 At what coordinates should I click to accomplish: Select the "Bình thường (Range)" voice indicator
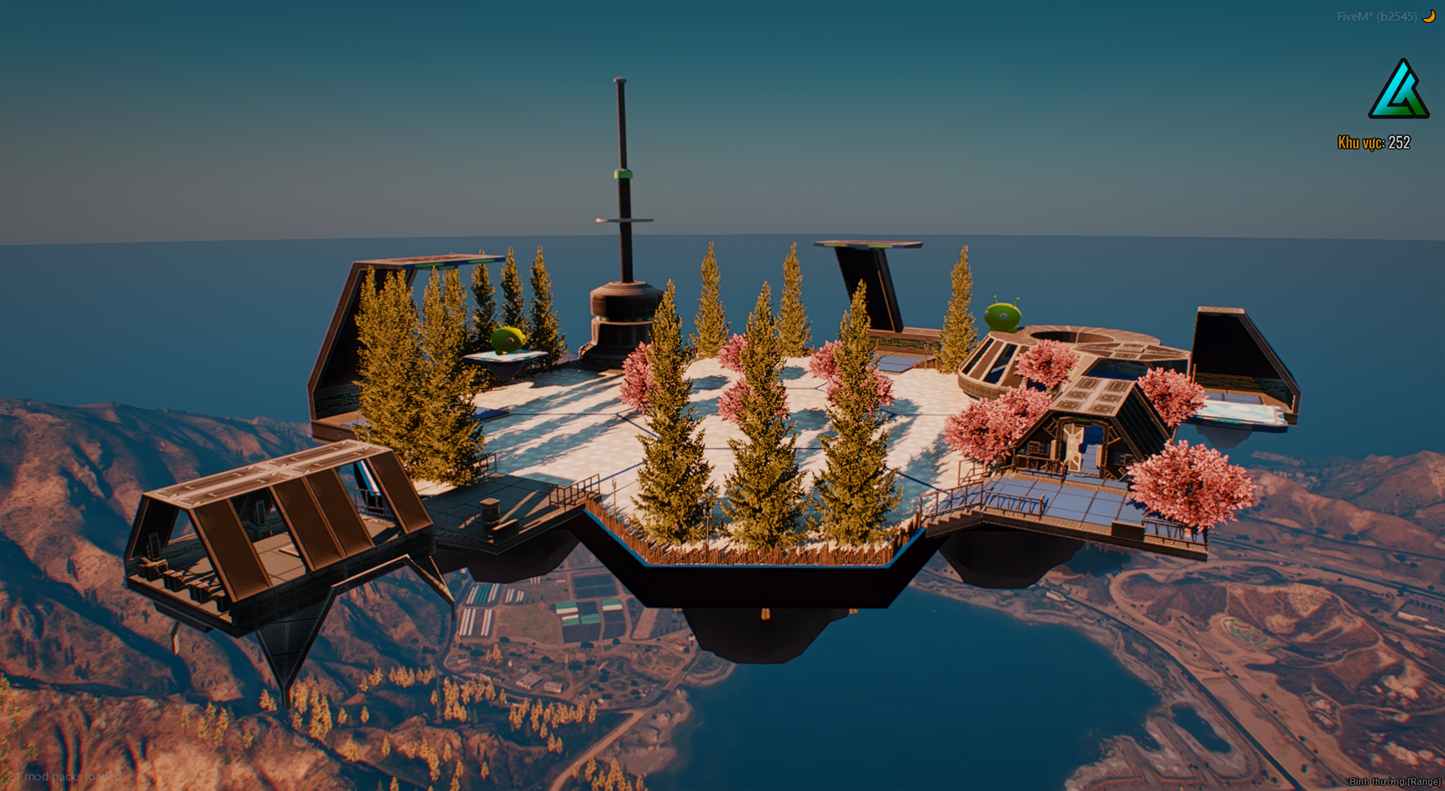pyautogui.click(x=1394, y=781)
